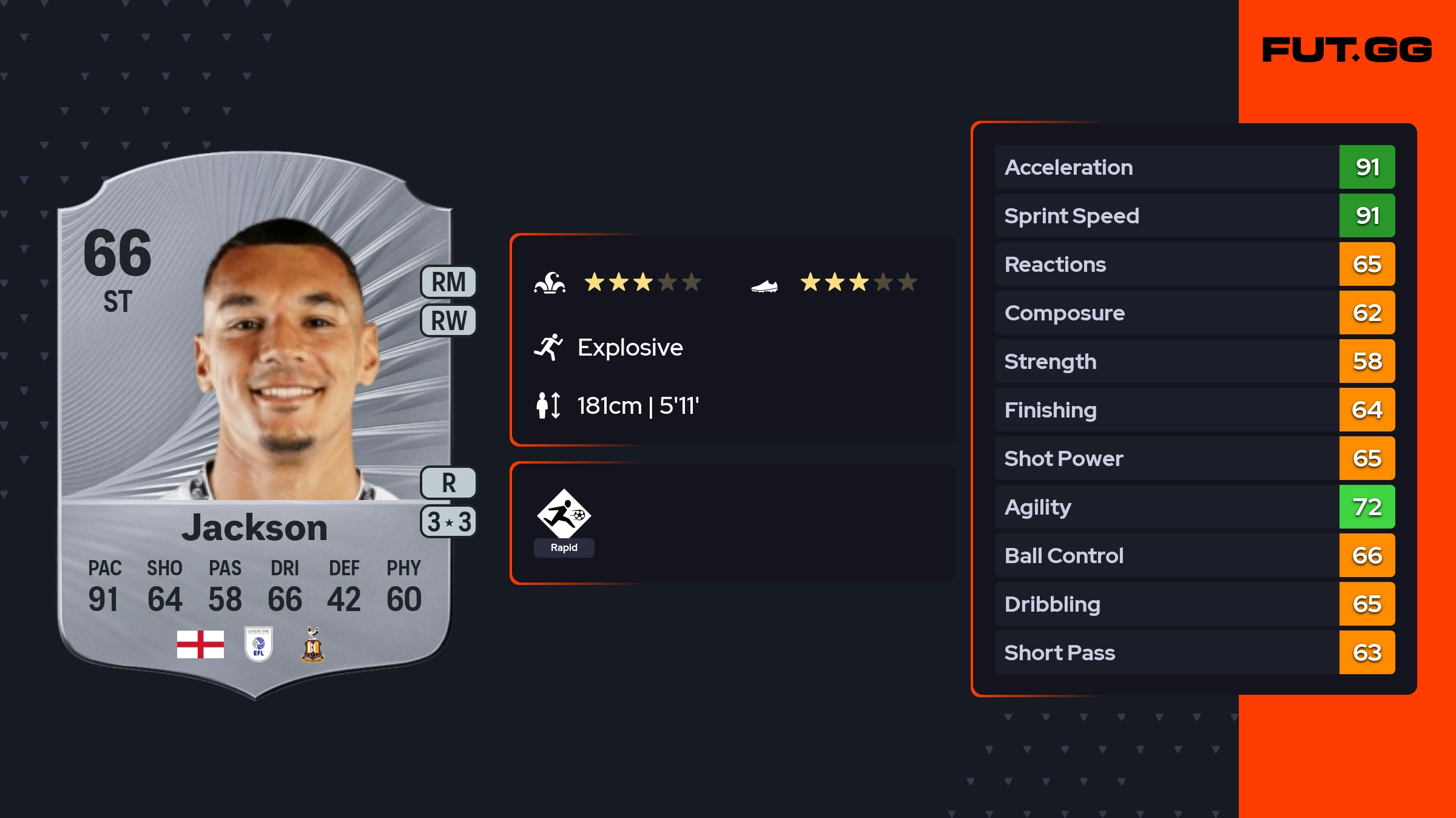Viewport: 1456px width, 818px height.
Task: Click the EFL League One badge
Action: click(x=258, y=644)
